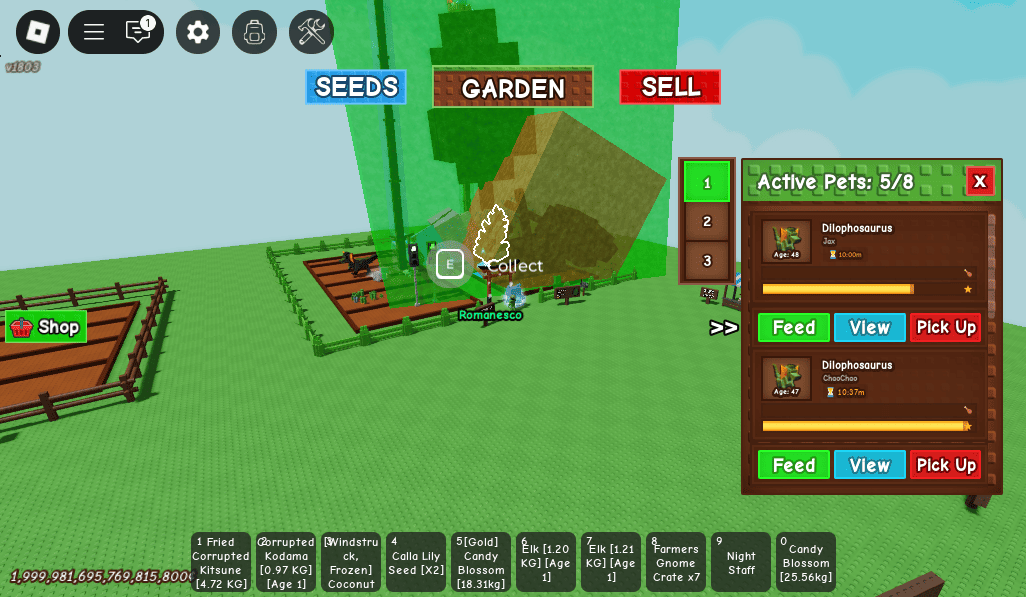Open the crown Shop button
This screenshot has height=597, width=1026.
[x=46, y=327]
